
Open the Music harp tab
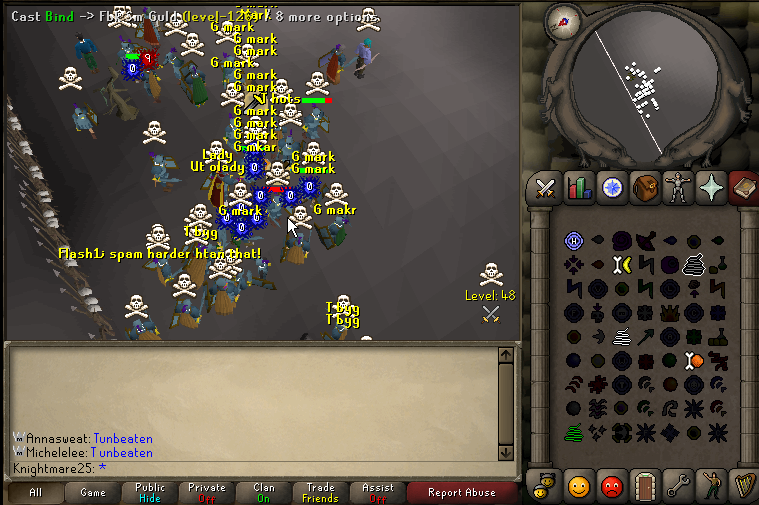coord(745,487)
